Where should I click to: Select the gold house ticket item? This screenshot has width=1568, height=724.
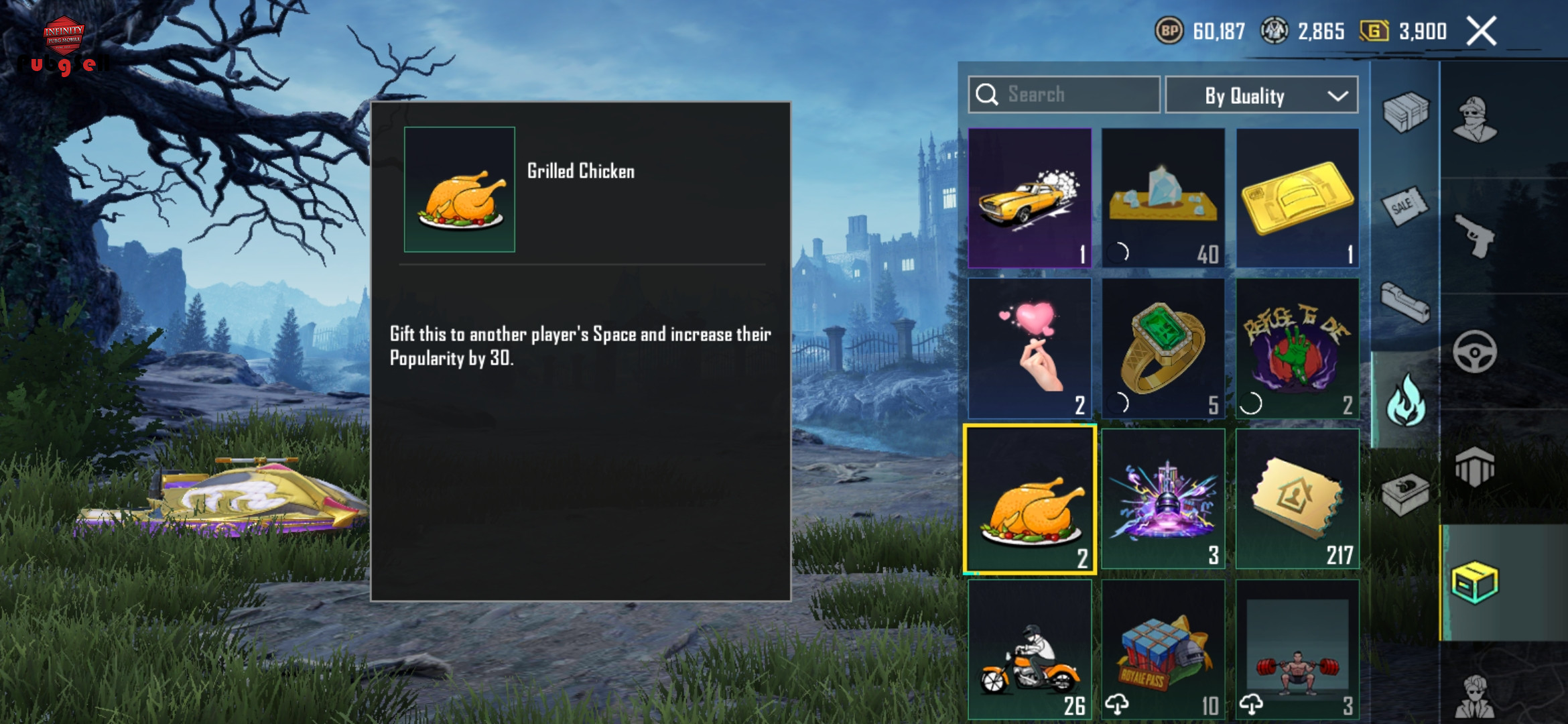pyautogui.click(x=1297, y=499)
